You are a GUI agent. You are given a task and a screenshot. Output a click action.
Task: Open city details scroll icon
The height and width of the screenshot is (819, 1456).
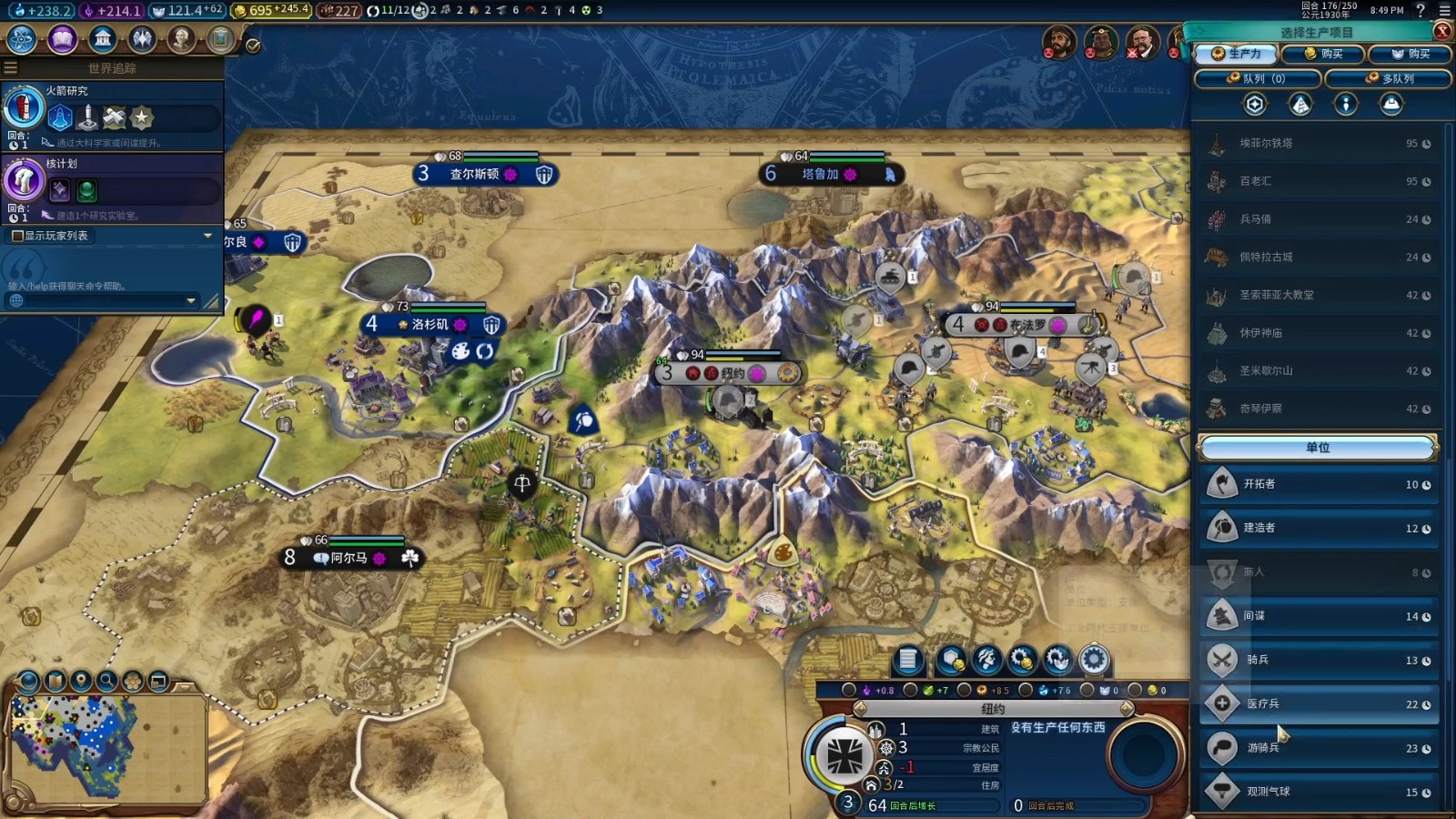tap(907, 660)
